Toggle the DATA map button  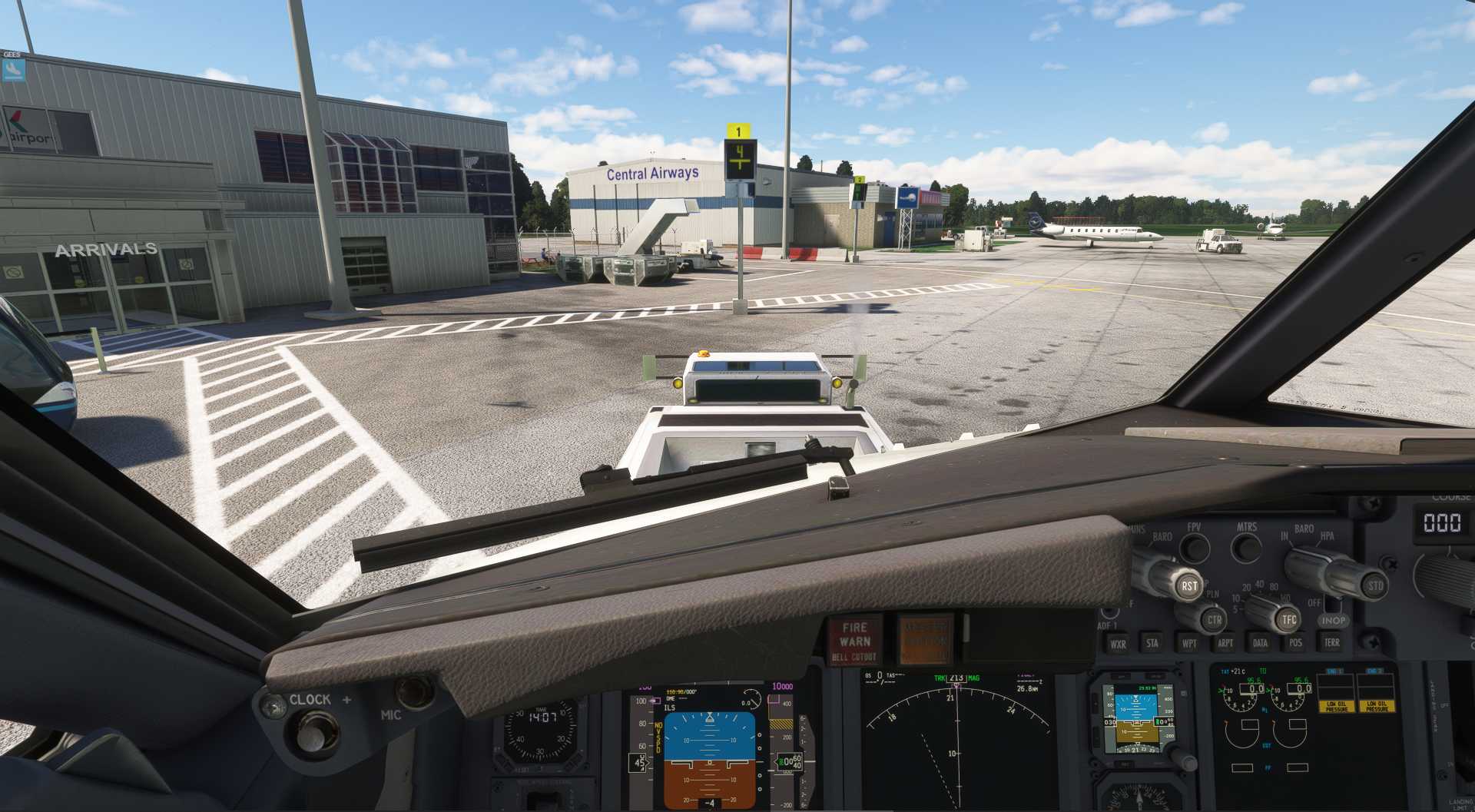pos(1260,643)
